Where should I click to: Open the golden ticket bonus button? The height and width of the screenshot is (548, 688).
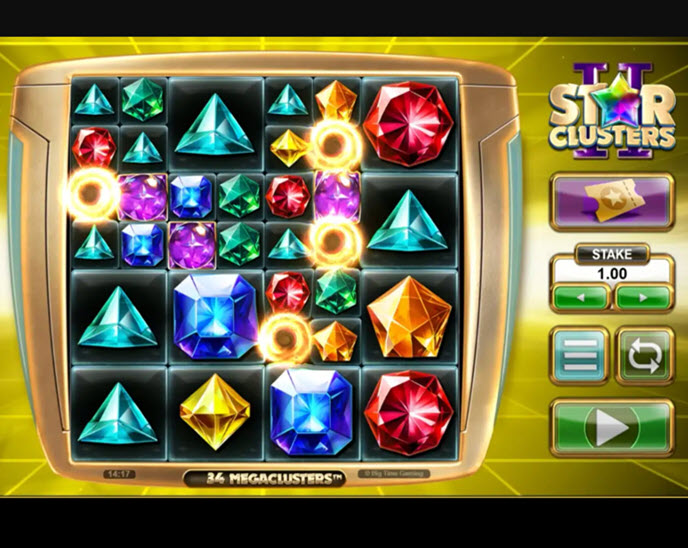point(611,203)
